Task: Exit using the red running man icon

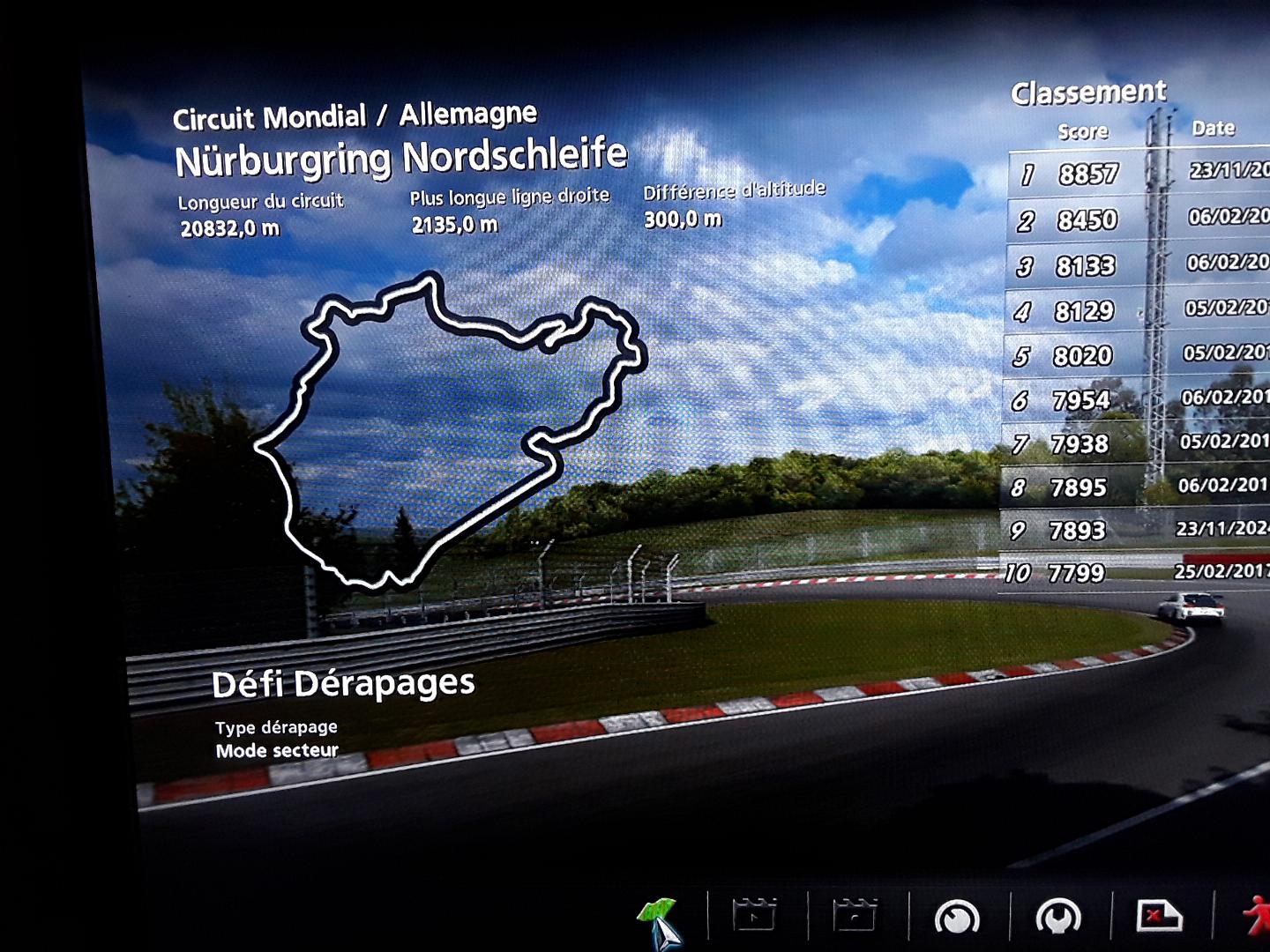Action: point(1255,915)
